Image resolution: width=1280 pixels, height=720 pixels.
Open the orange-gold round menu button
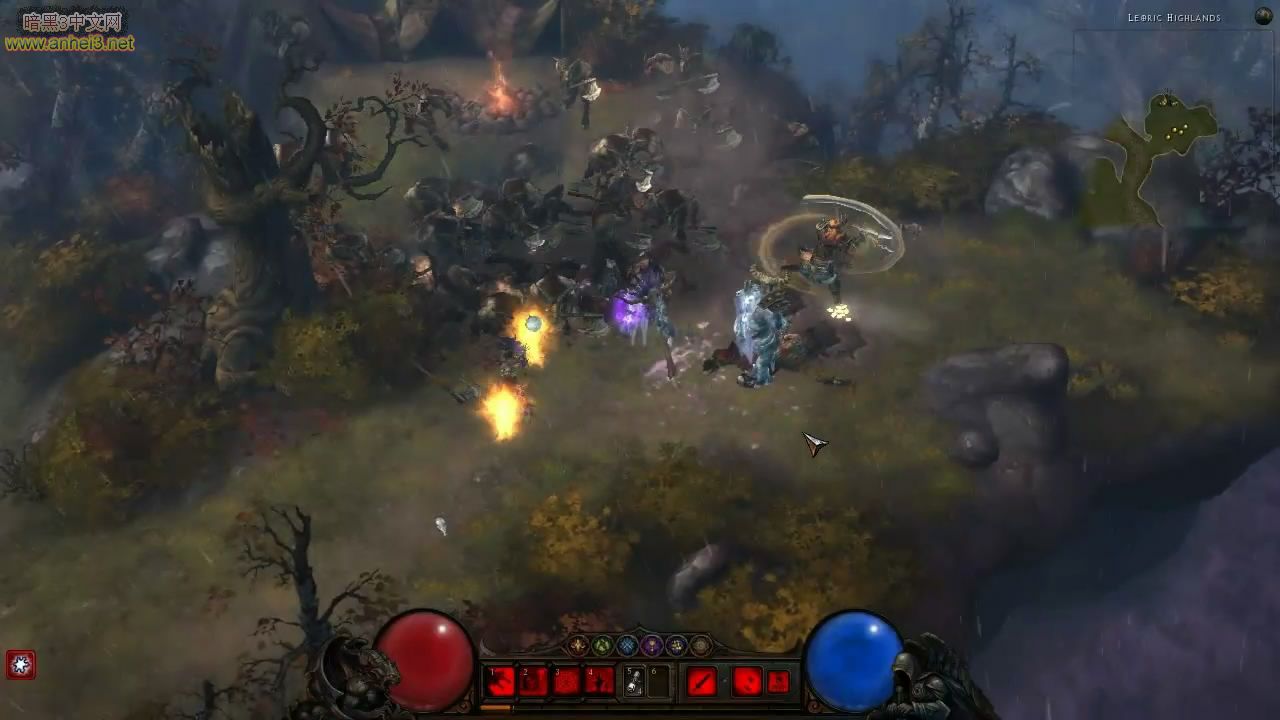click(578, 646)
